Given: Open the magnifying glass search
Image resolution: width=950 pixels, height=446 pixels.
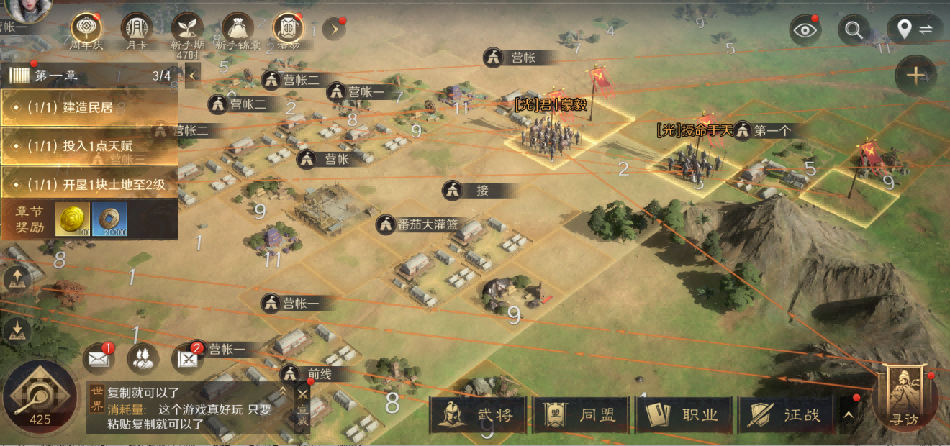Looking at the screenshot, I should (853, 30).
